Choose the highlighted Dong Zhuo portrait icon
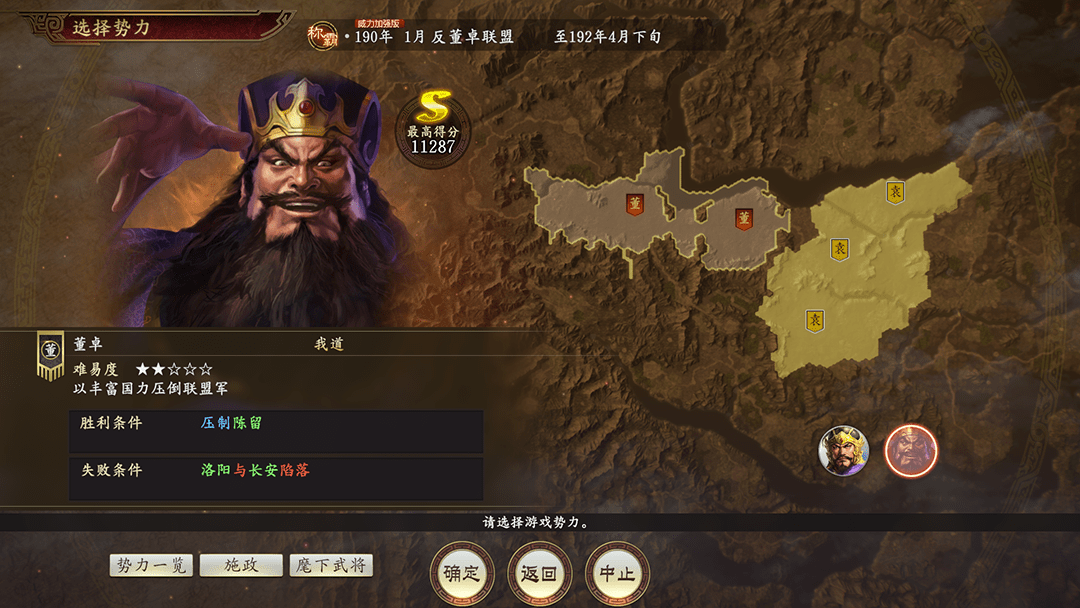Viewport: 1080px width, 608px height. coord(910,451)
